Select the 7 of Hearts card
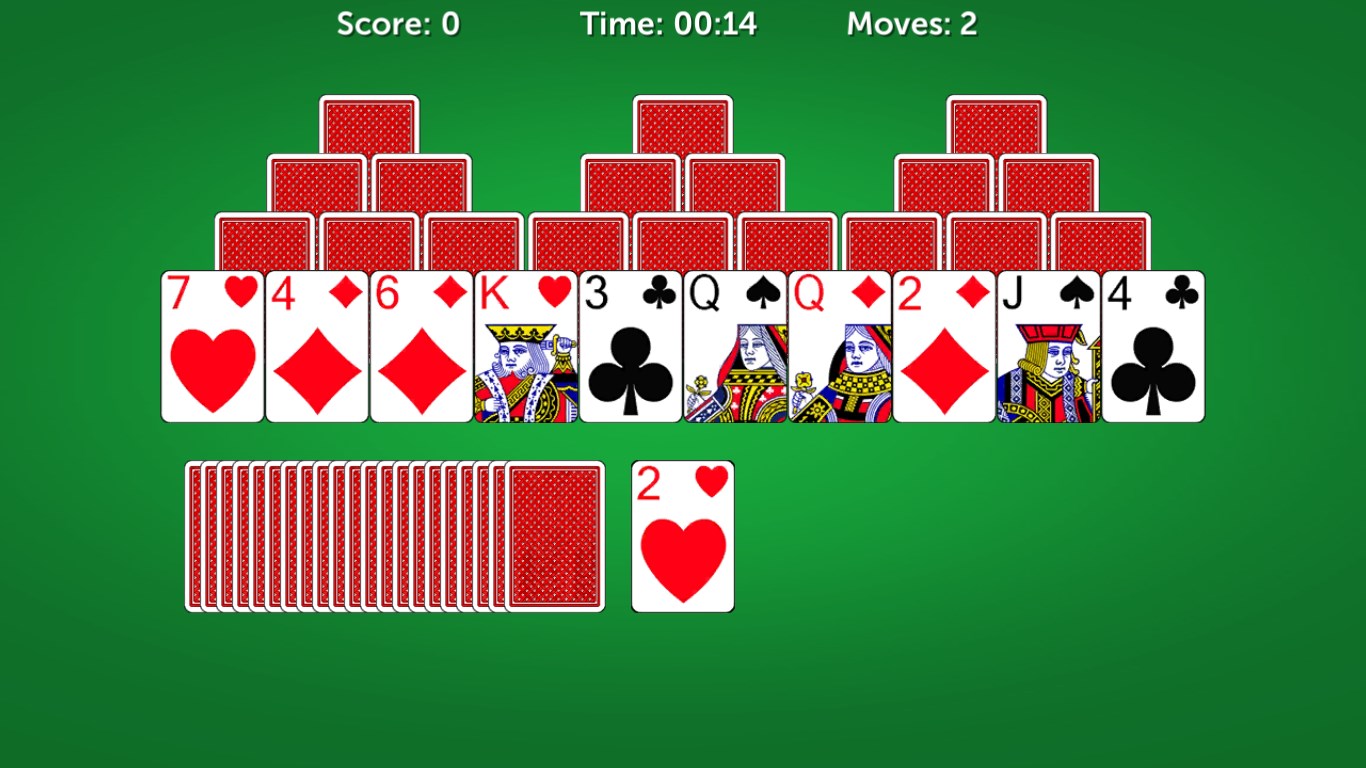 click(x=212, y=345)
